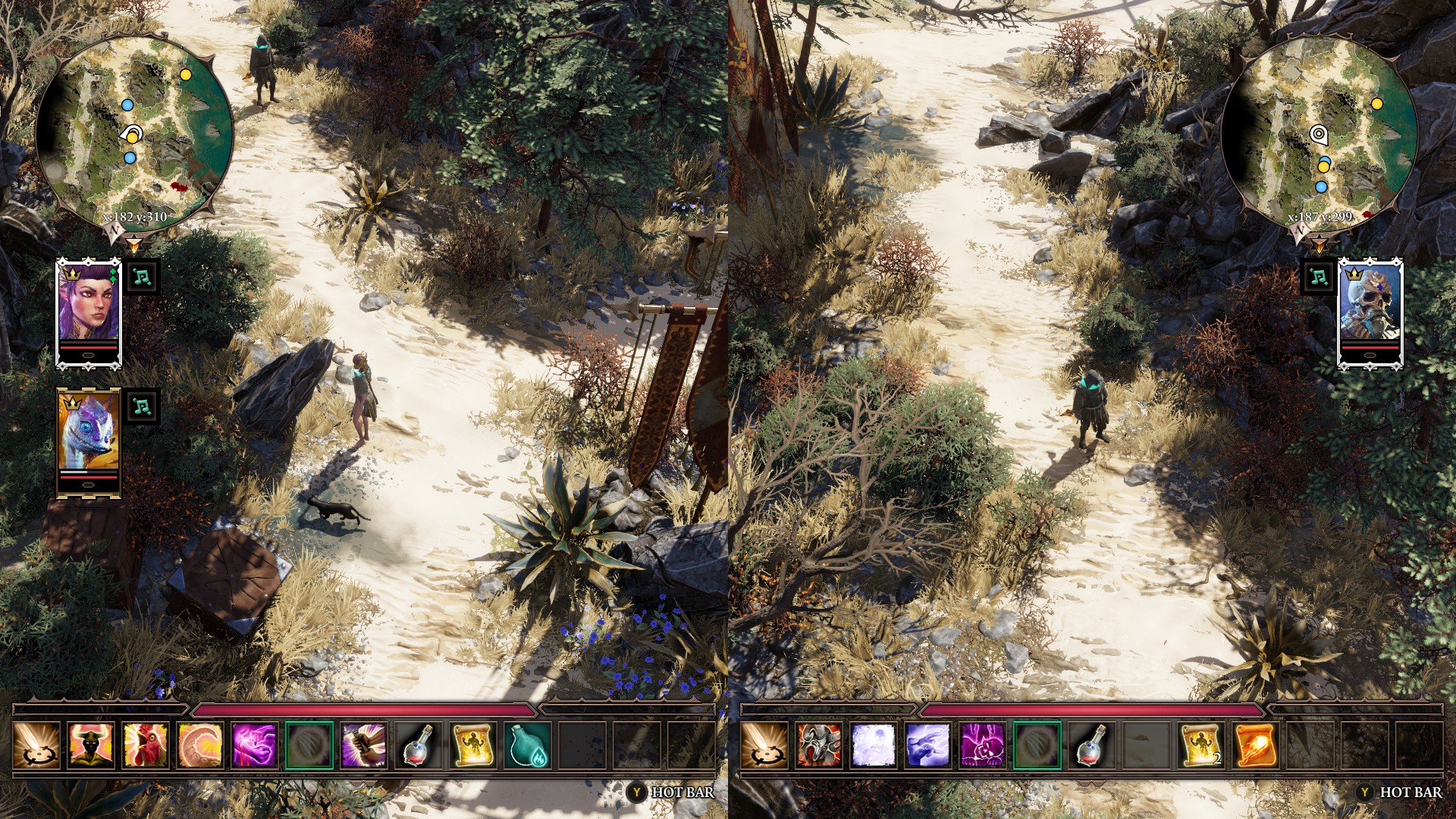Select the resurrection scroll with count 2
Screen dimensions: 1456x819
(1202, 745)
